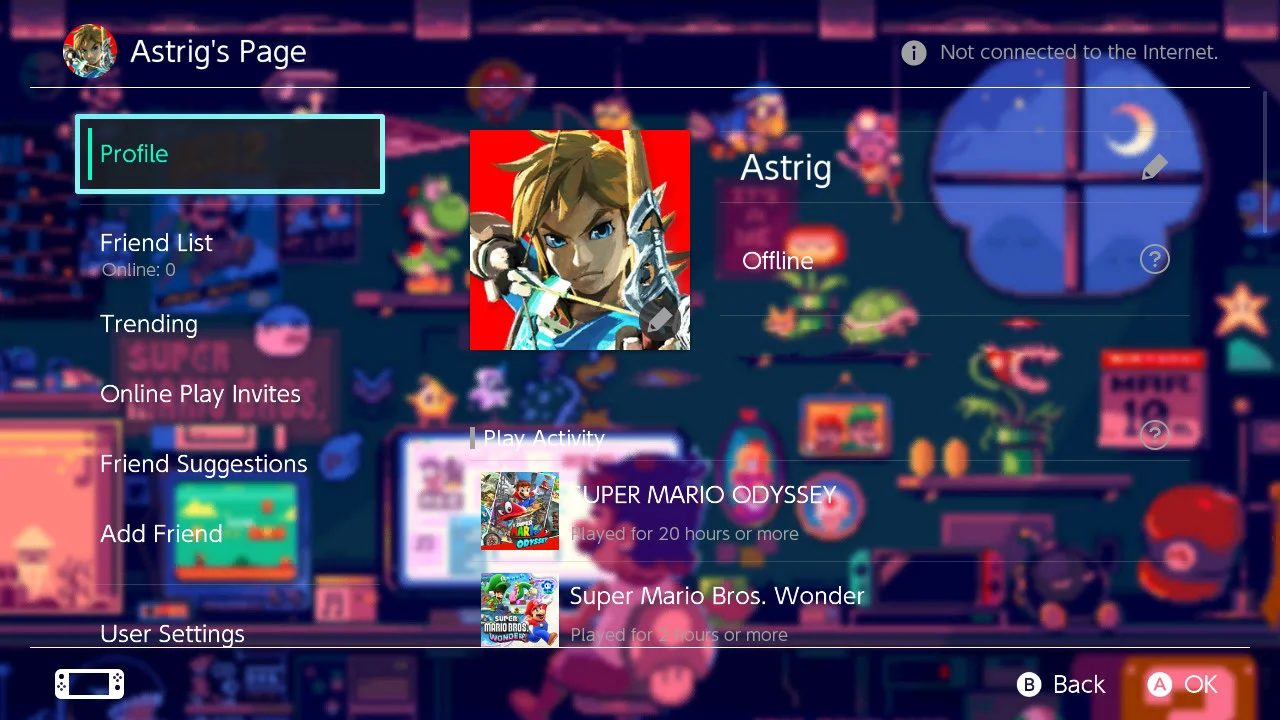Click the small user avatar in the header
This screenshot has width=1280, height=720.
[90, 52]
